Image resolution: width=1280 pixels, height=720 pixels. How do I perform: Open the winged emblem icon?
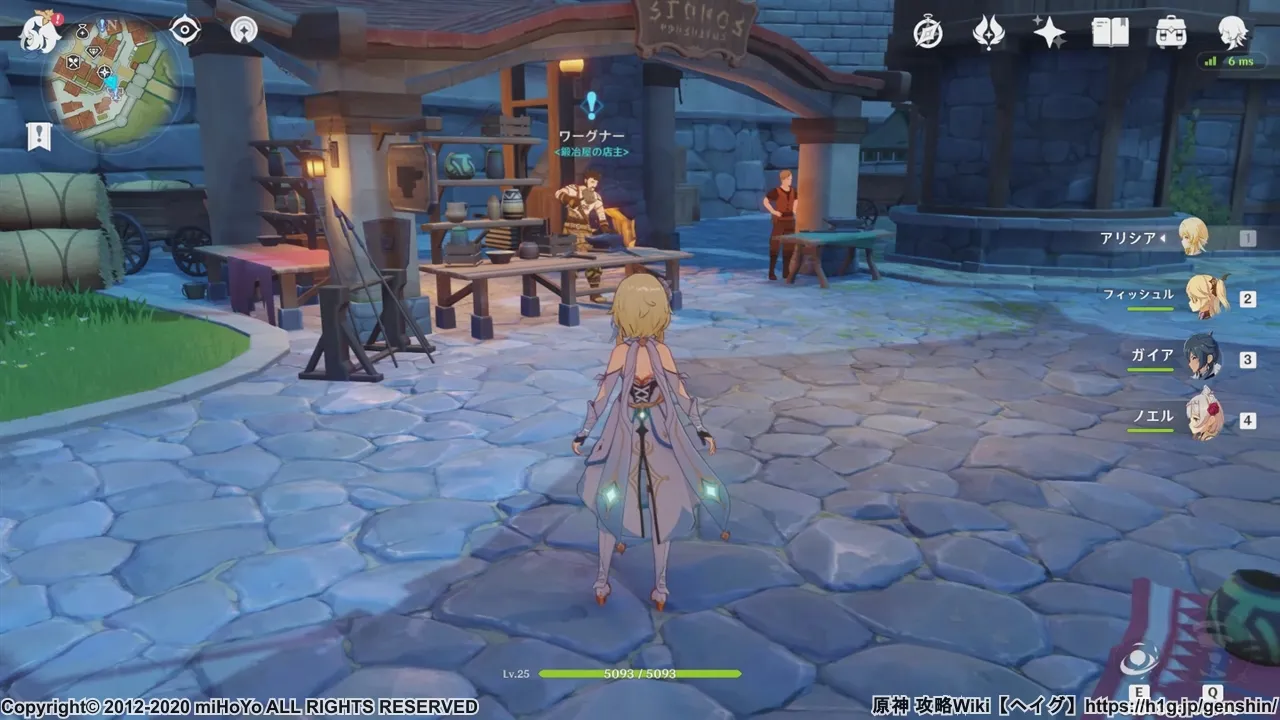coord(988,33)
